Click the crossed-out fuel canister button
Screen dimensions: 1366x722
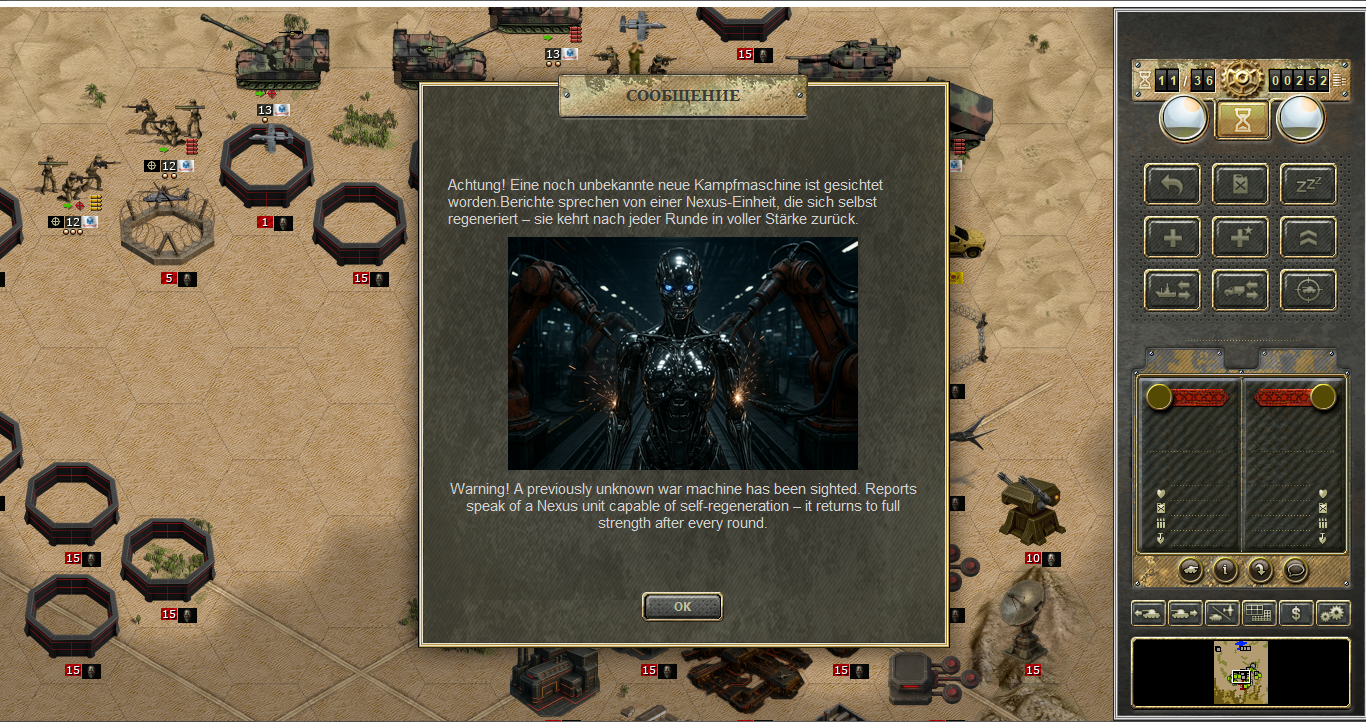(1241, 184)
